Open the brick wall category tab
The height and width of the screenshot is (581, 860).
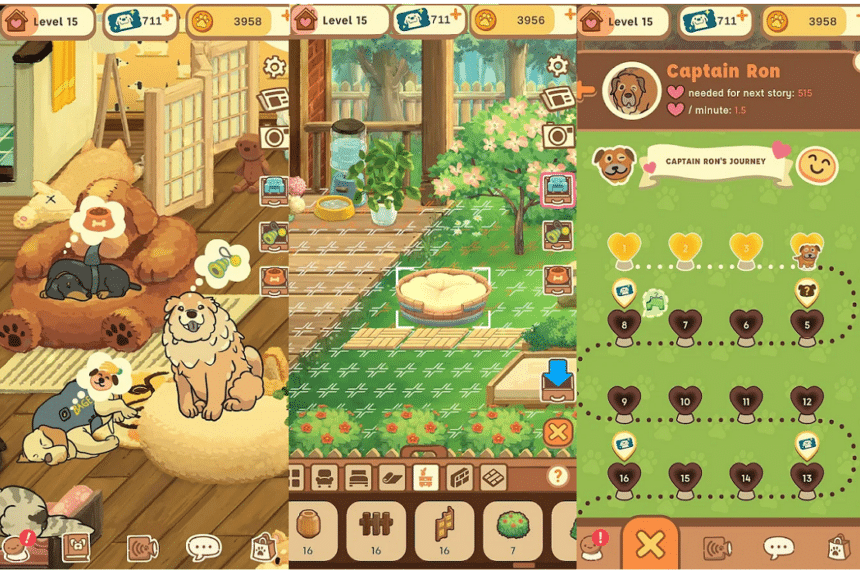point(459,478)
